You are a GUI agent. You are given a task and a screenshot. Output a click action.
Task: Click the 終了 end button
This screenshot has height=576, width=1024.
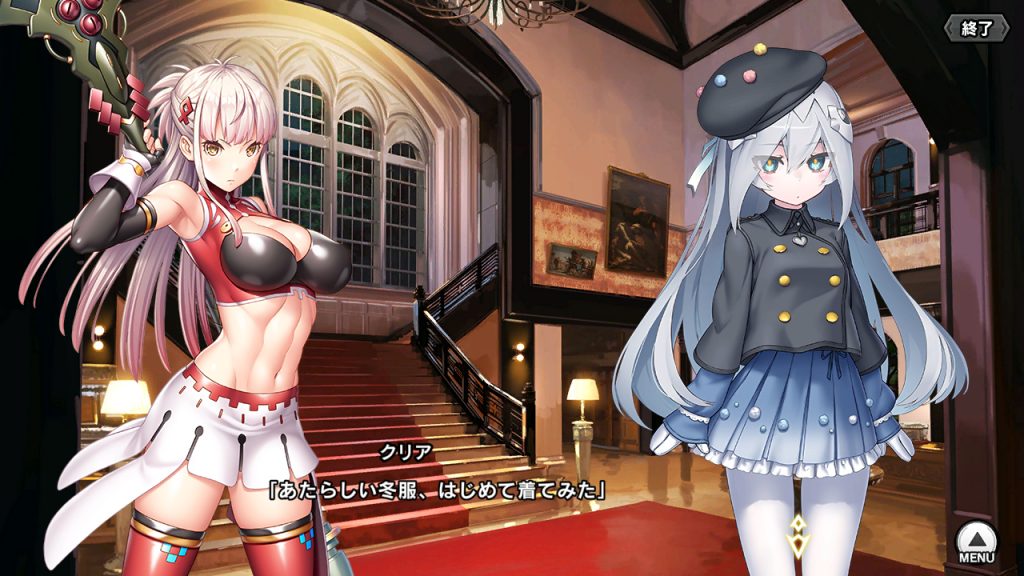(x=977, y=28)
